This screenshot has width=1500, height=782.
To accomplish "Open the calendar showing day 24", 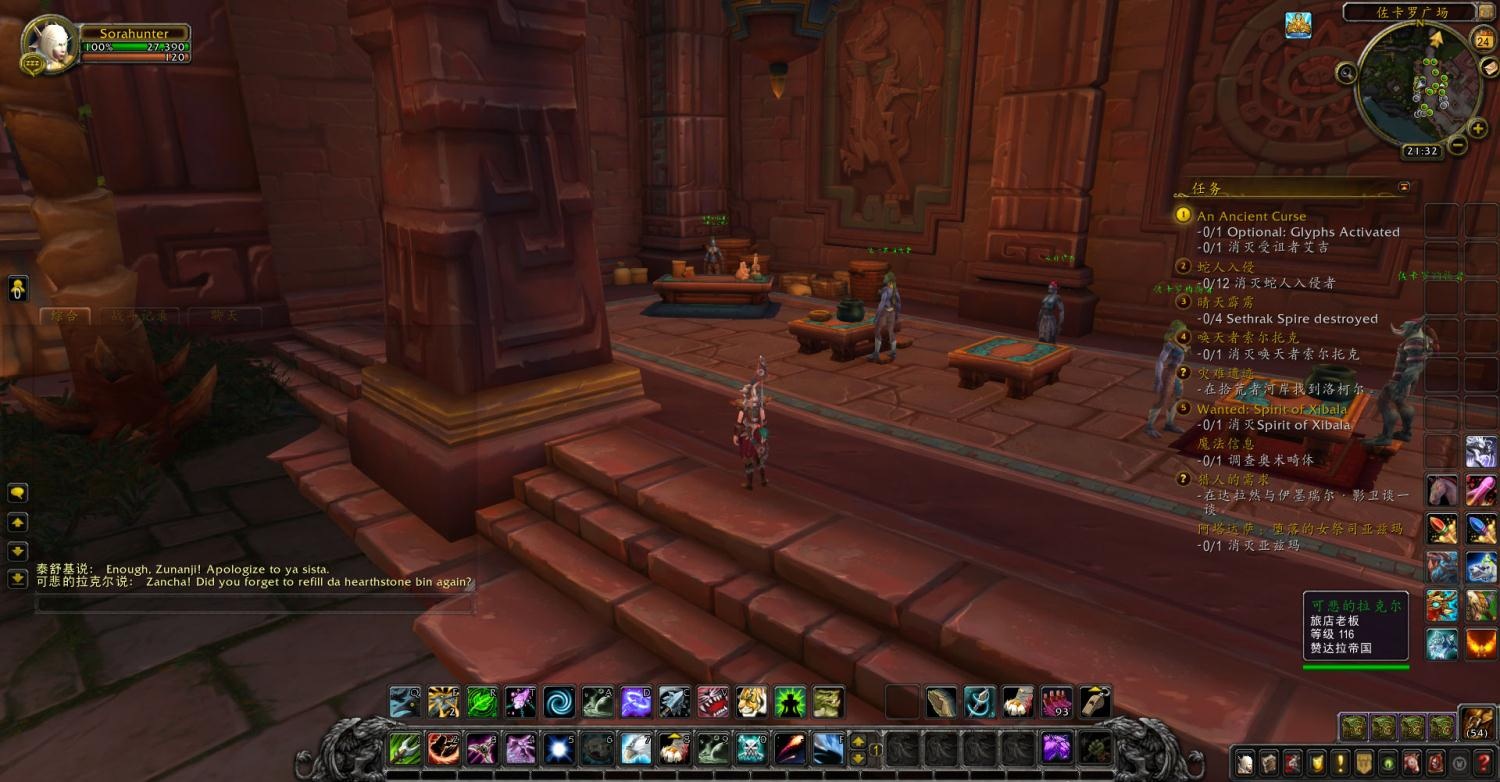I will click(1483, 40).
